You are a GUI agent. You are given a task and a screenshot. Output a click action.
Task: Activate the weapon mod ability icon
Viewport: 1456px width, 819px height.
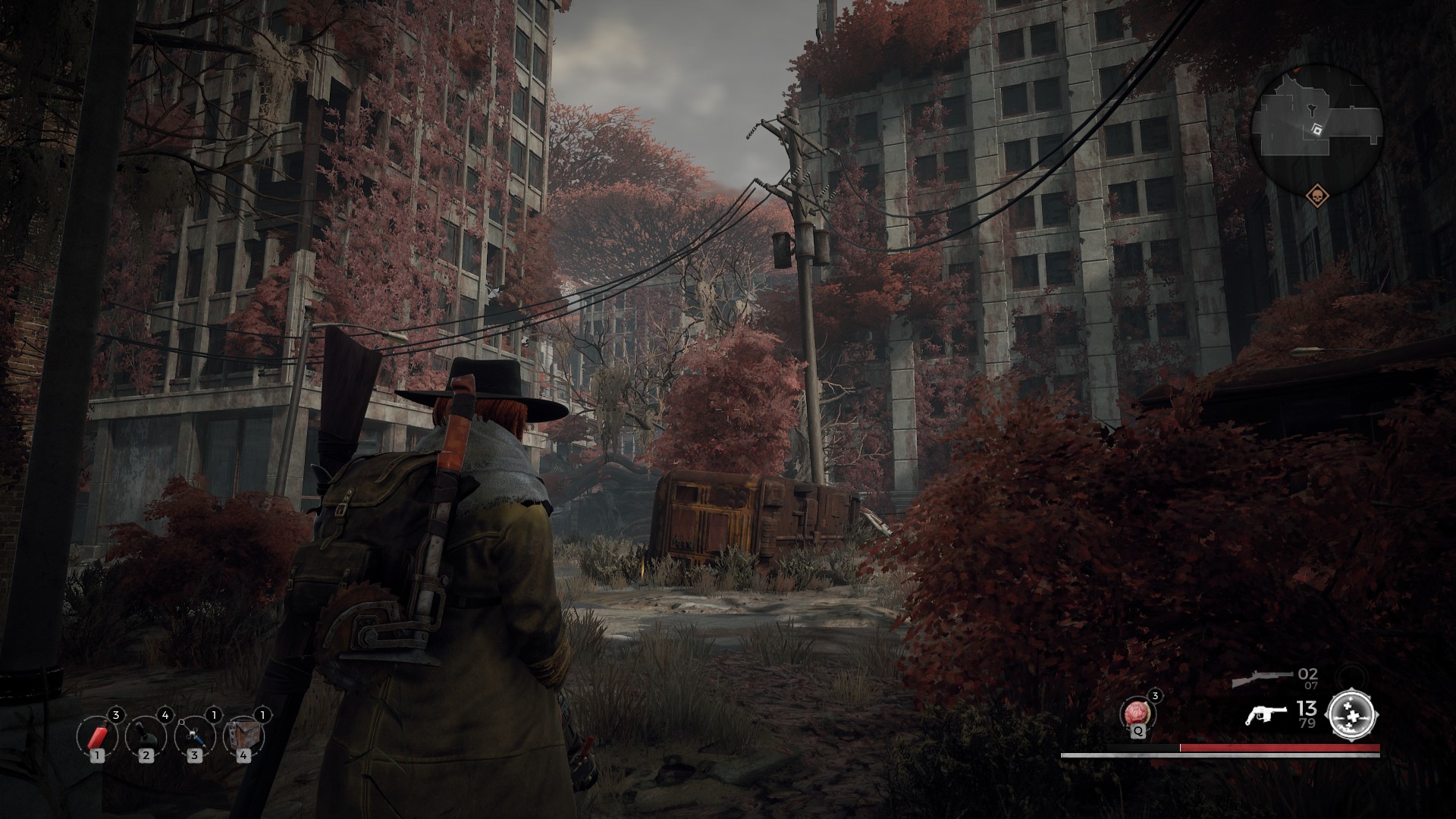[x=1353, y=714]
